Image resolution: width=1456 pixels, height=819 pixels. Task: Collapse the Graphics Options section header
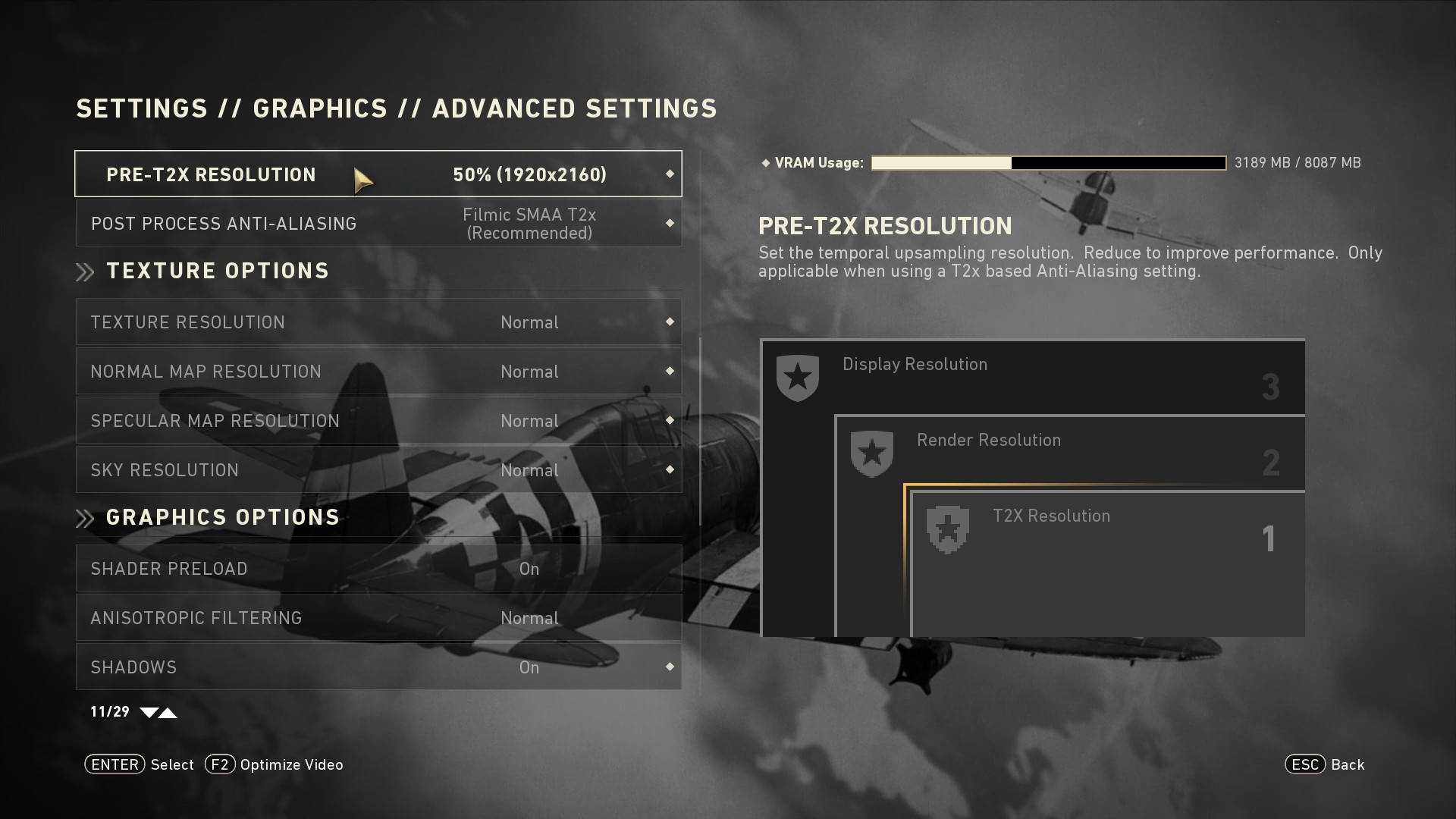(x=222, y=518)
